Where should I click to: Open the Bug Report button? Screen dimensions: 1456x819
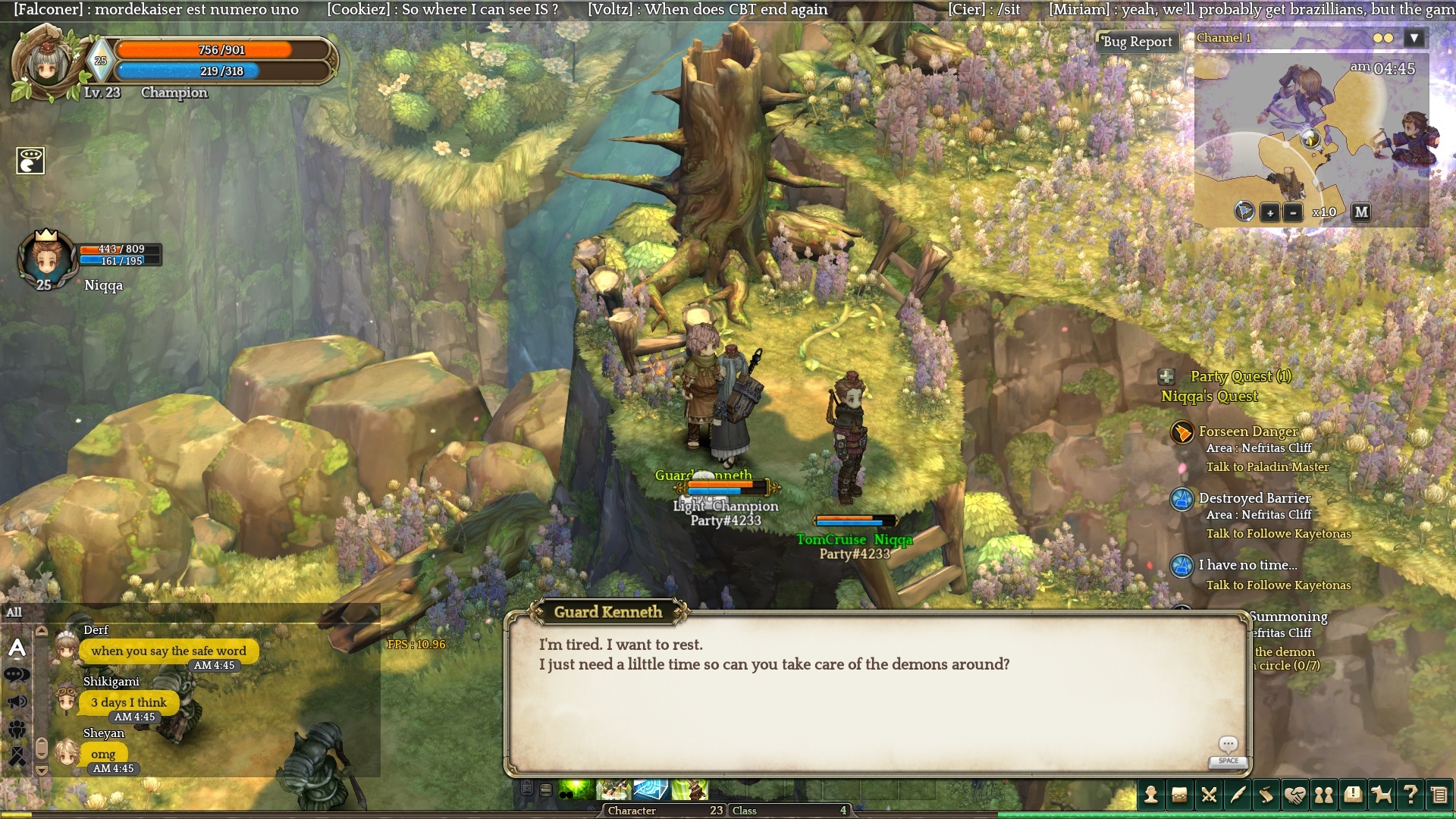[x=1137, y=42]
